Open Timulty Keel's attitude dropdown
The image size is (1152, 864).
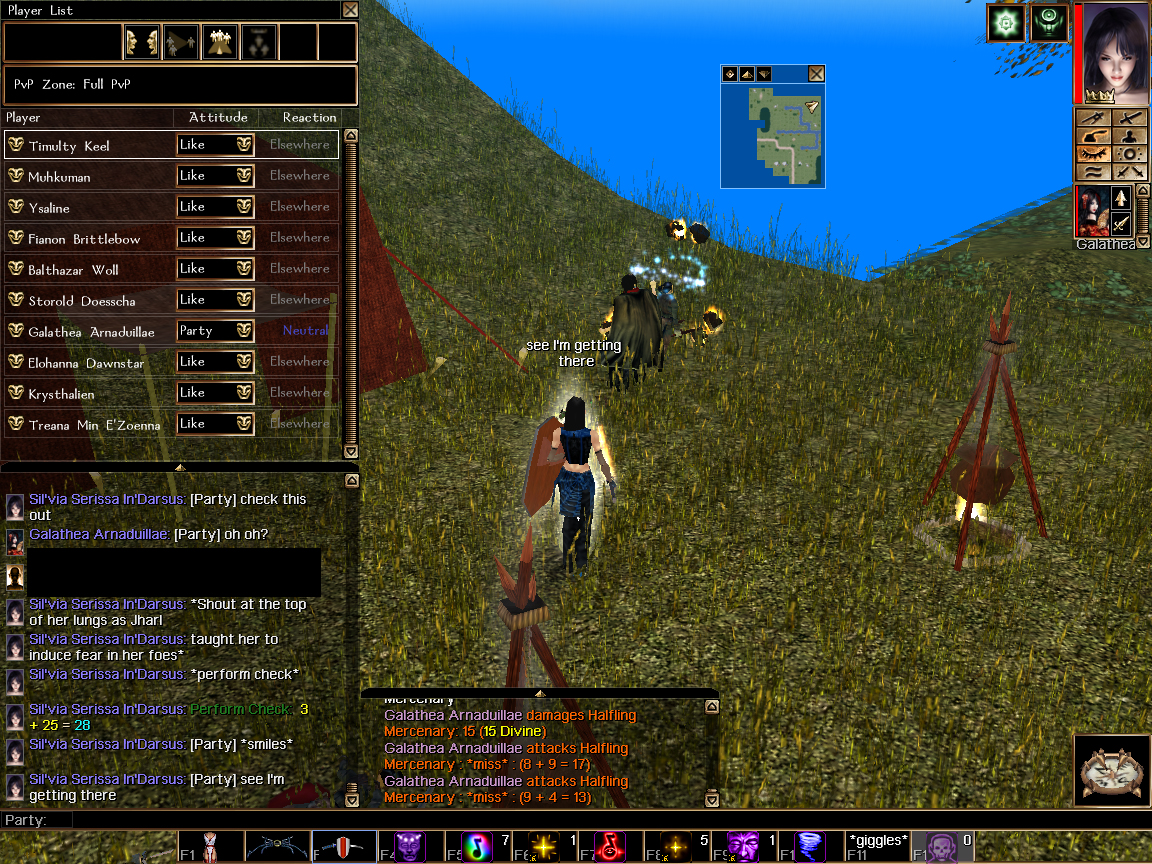point(216,145)
